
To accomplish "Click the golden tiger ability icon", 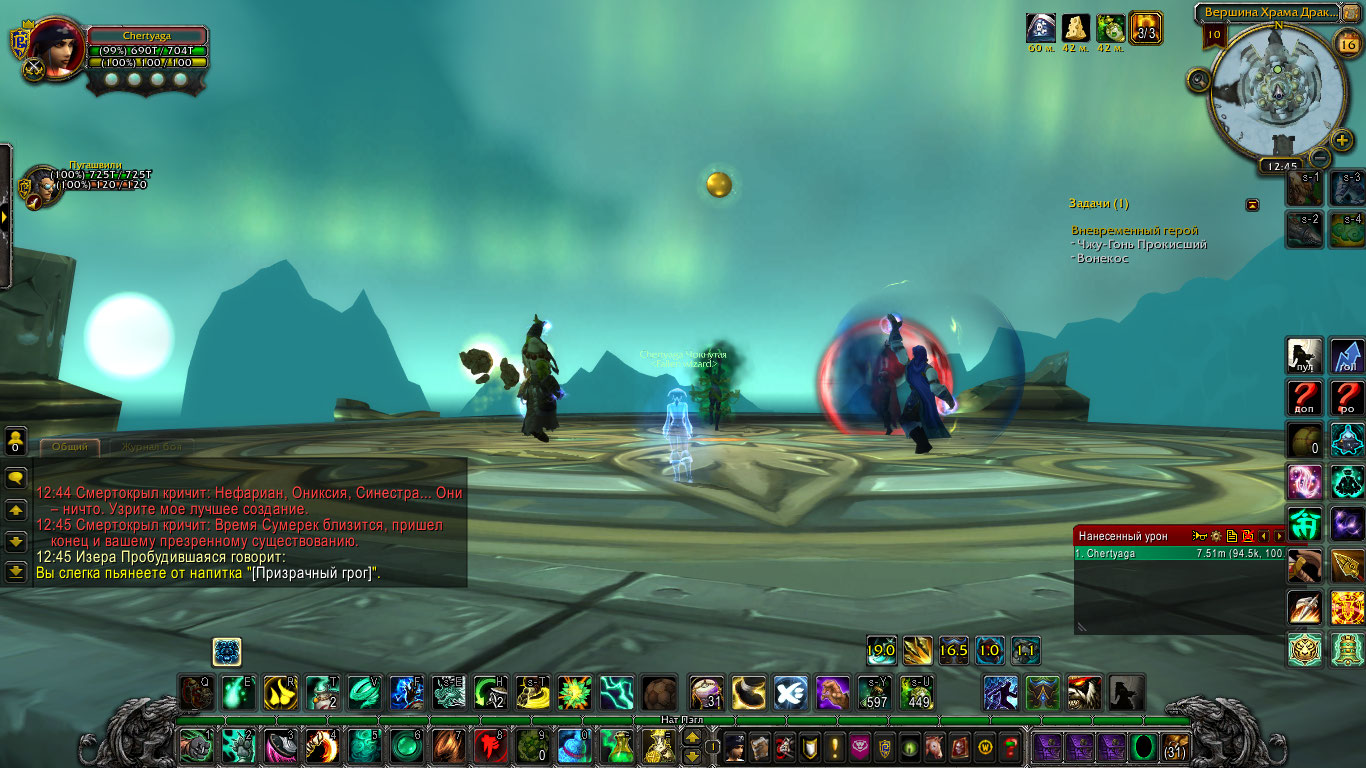I will pyautogui.click(x=1306, y=650).
